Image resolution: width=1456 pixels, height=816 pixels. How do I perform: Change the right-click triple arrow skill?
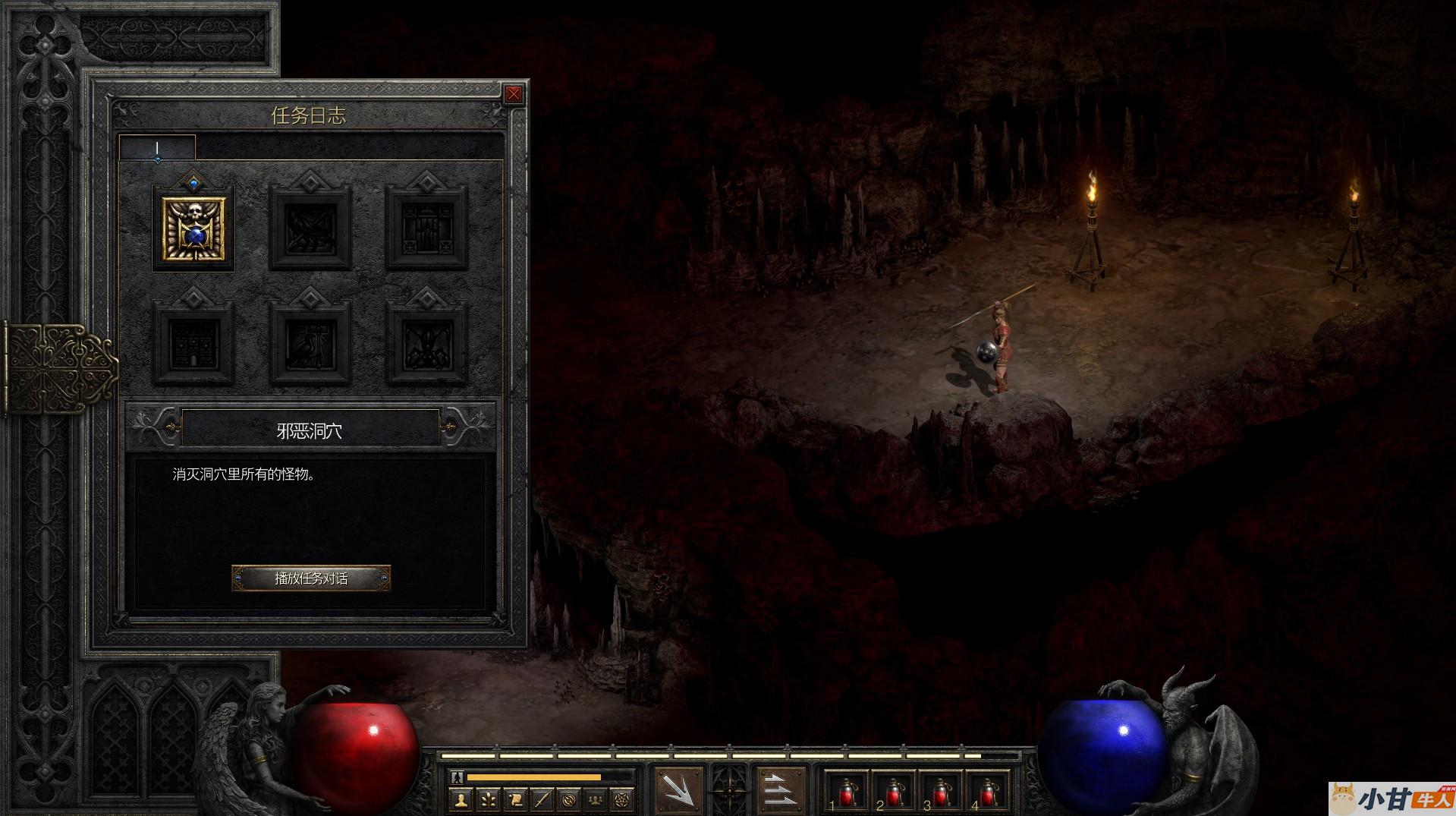(x=781, y=791)
